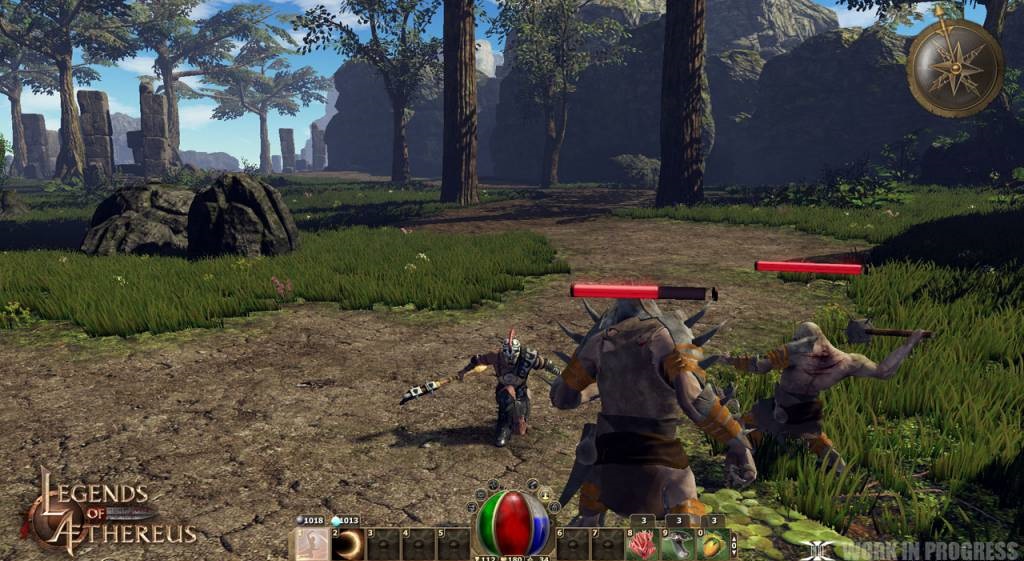The width and height of the screenshot is (1024, 561).
Task: Select the yellow fruit item in slot 0
Action: [x=711, y=545]
